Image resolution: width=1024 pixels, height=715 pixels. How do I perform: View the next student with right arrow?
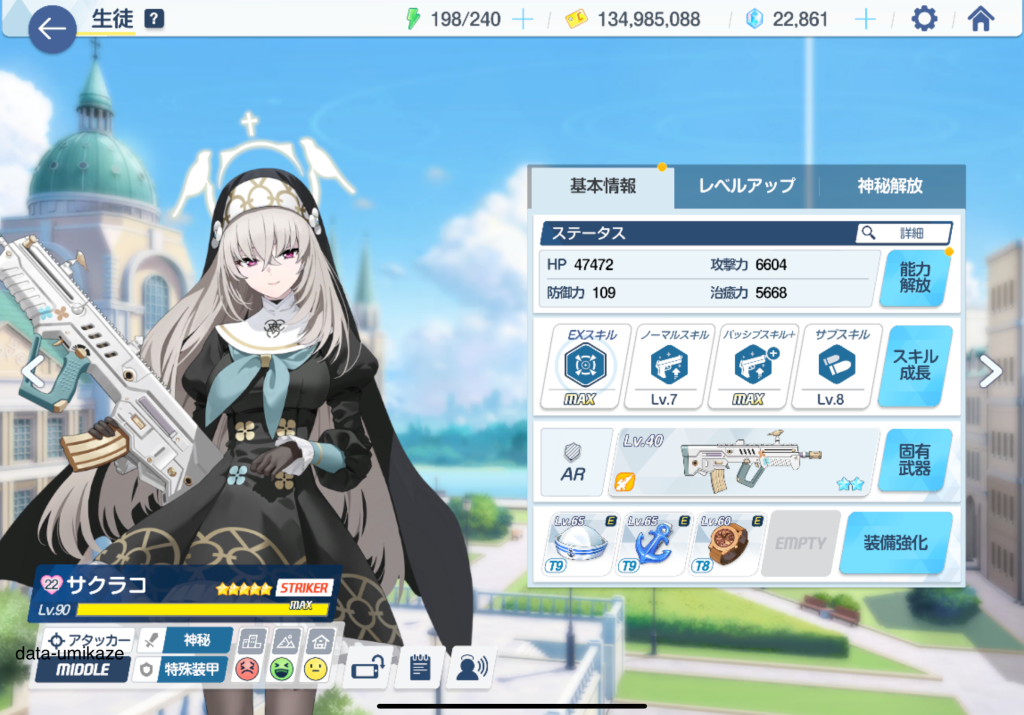(990, 371)
